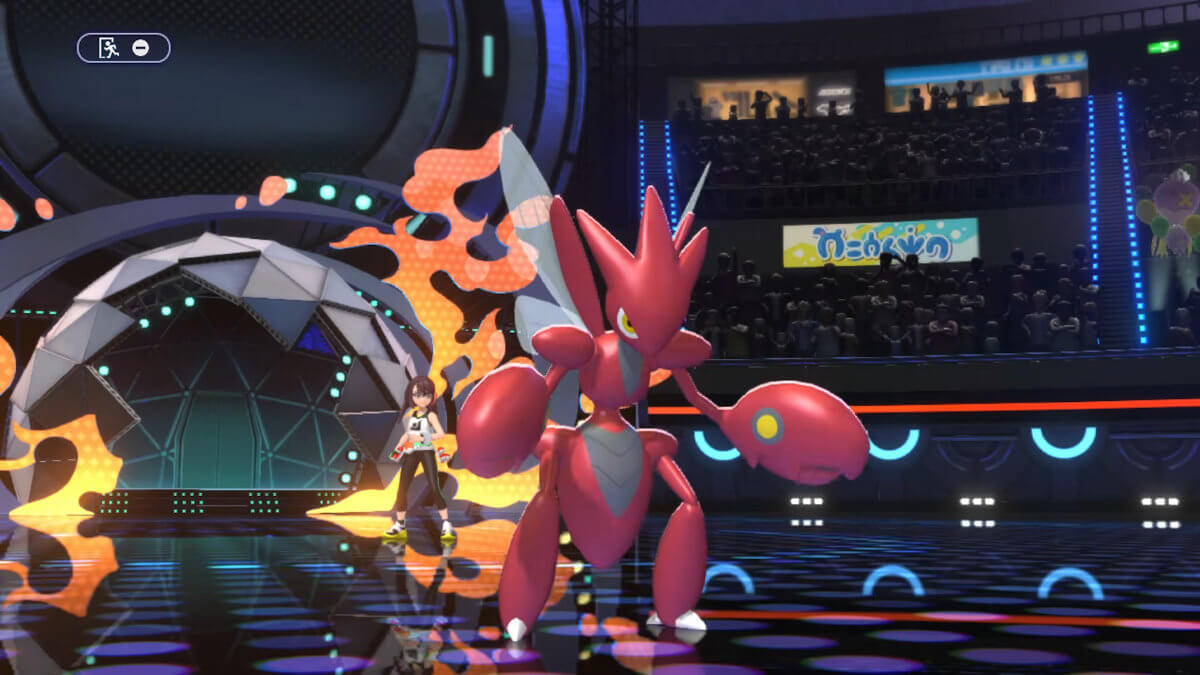Click the exit battle button
1200x675 pixels.
[123, 48]
